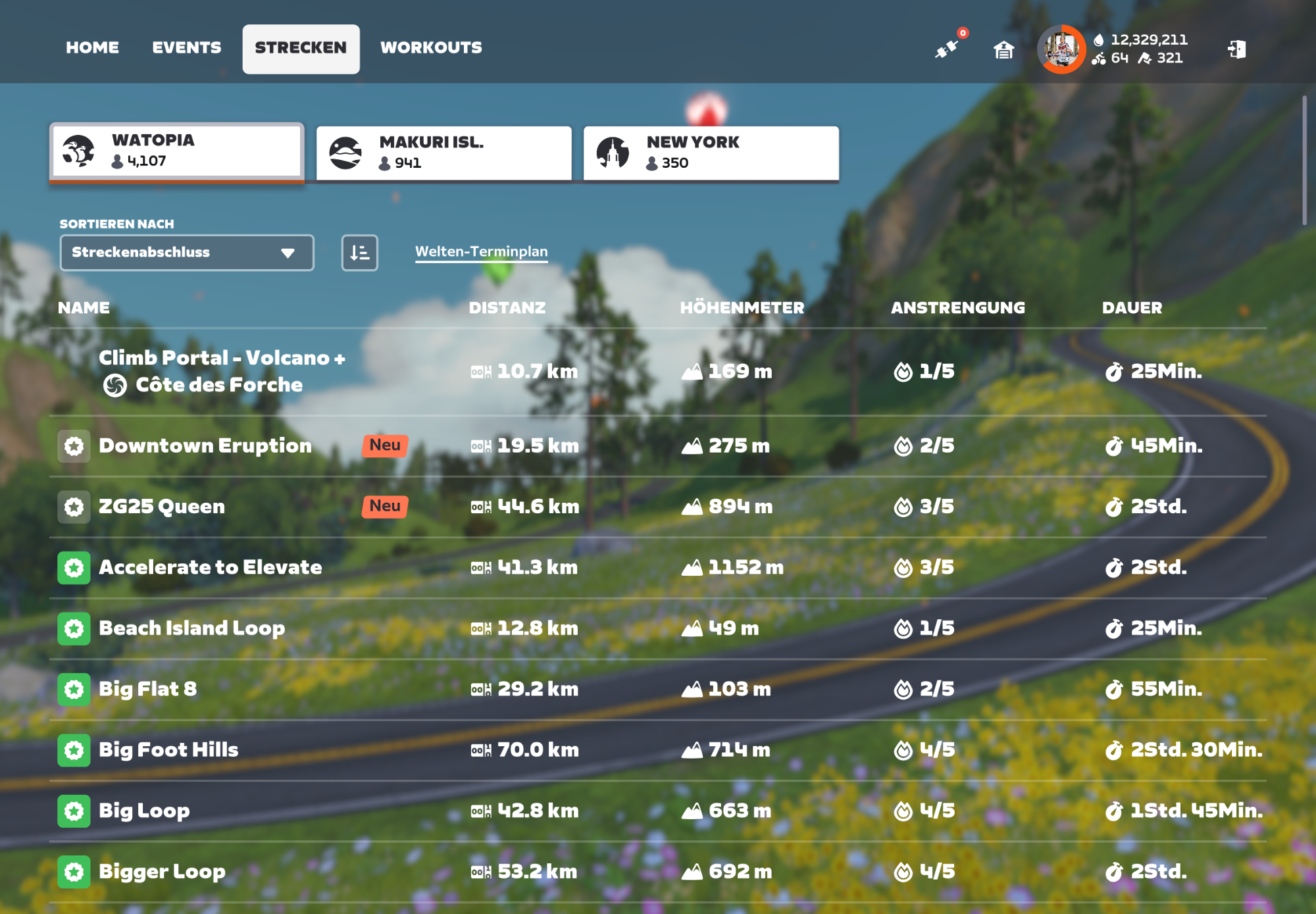Select the Strecken tab

[301, 48]
